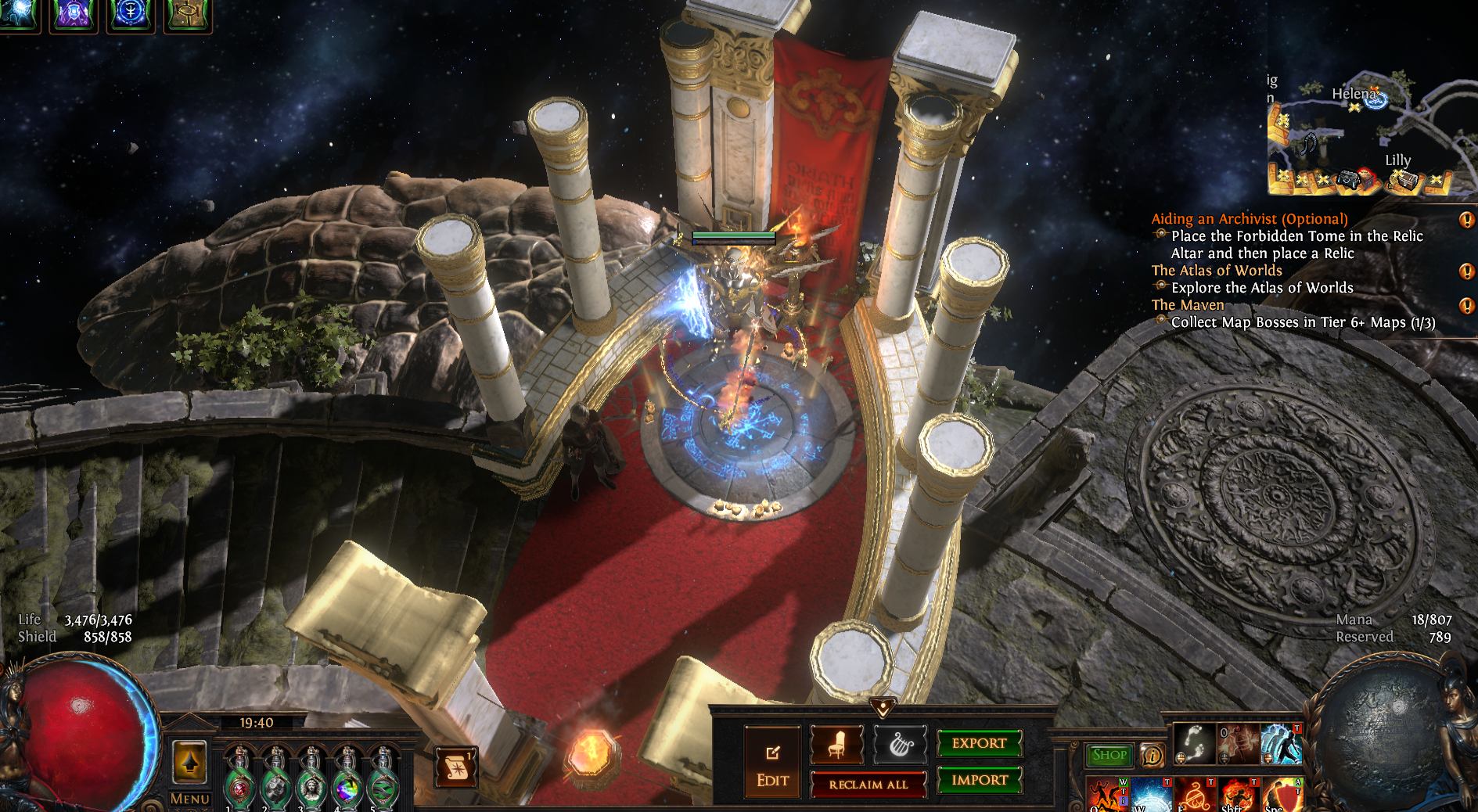The width and height of the screenshot is (1478, 812).
Task: Open the minimap overlay
Action: tap(1369, 133)
